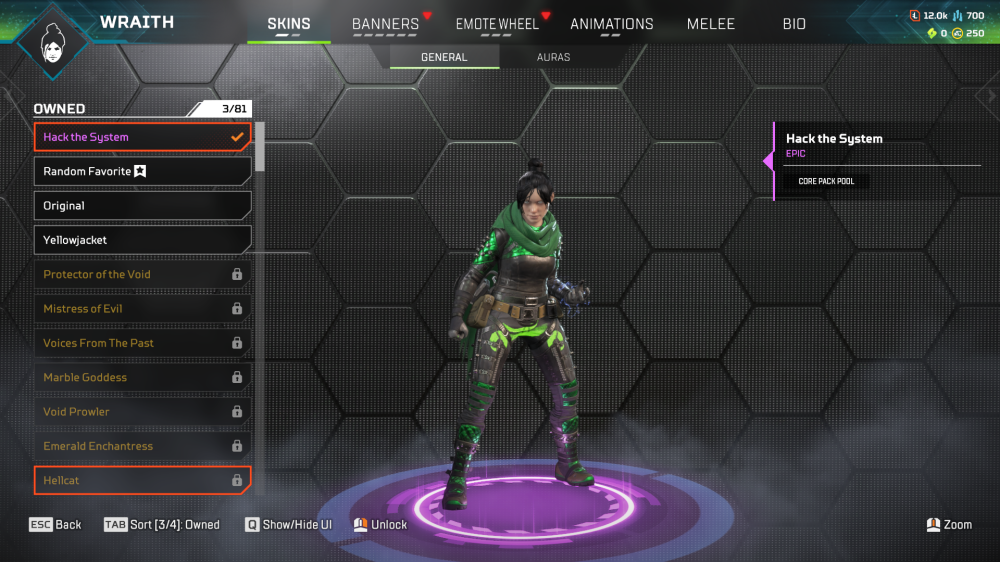1000x562 pixels.
Task: Pick the Yellowjacket skin
Action: point(142,240)
